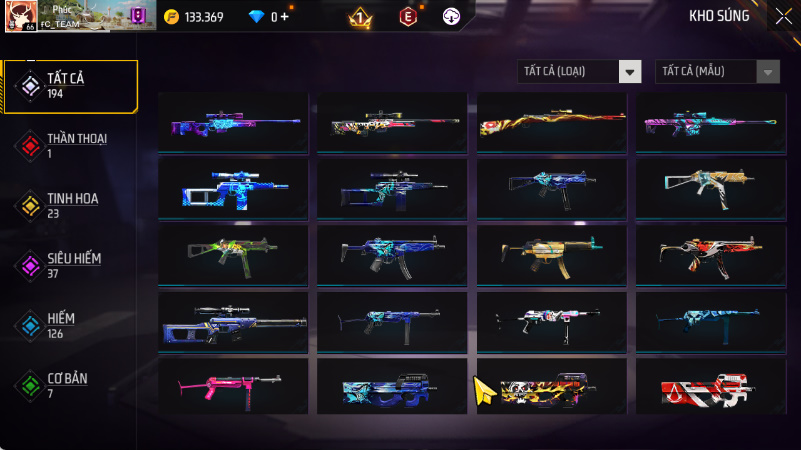The width and height of the screenshot is (801, 450).
Task: Select the gold MP5 skin
Action: [551, 254]
